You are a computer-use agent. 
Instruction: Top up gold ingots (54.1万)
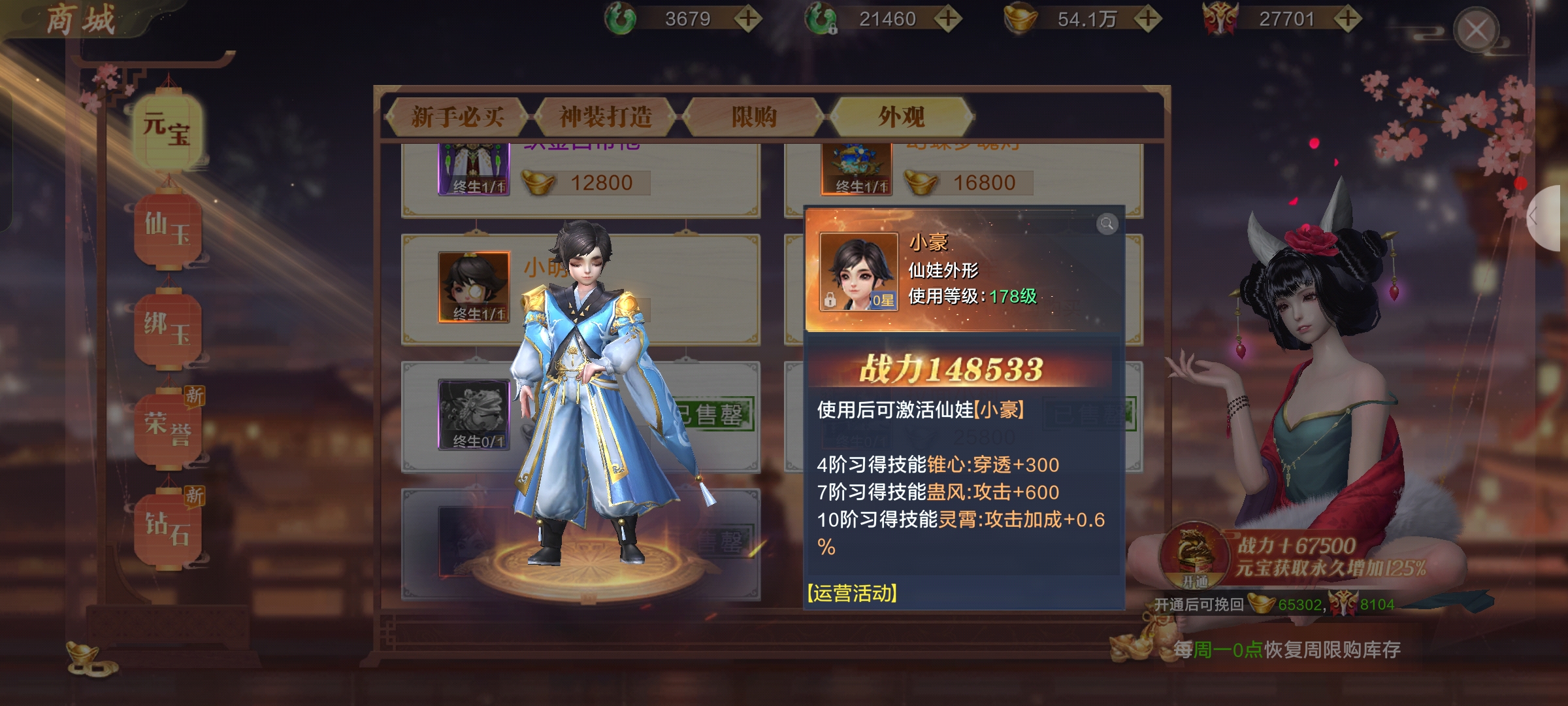coord(1148,19)
